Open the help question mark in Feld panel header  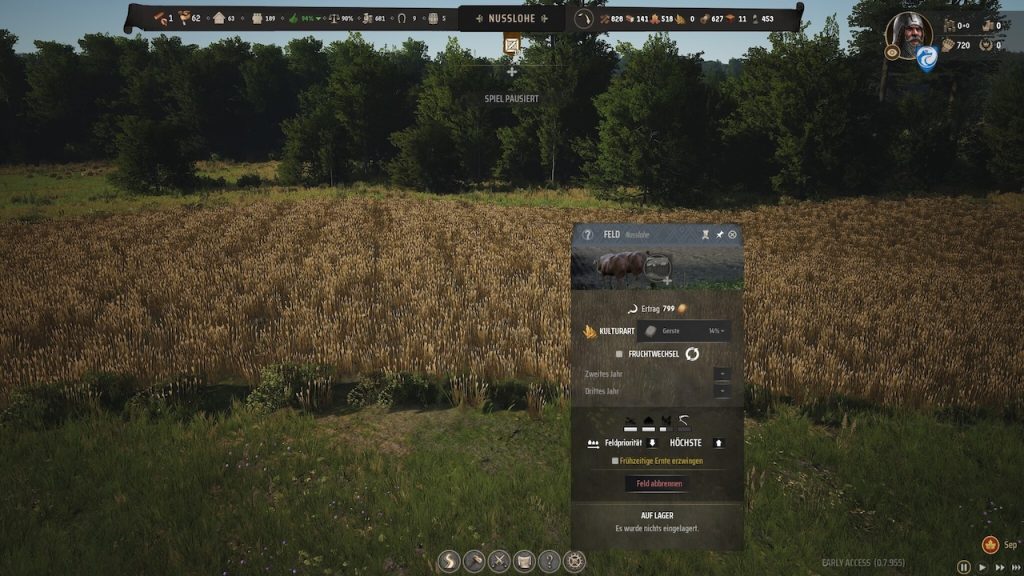point(588,234)
